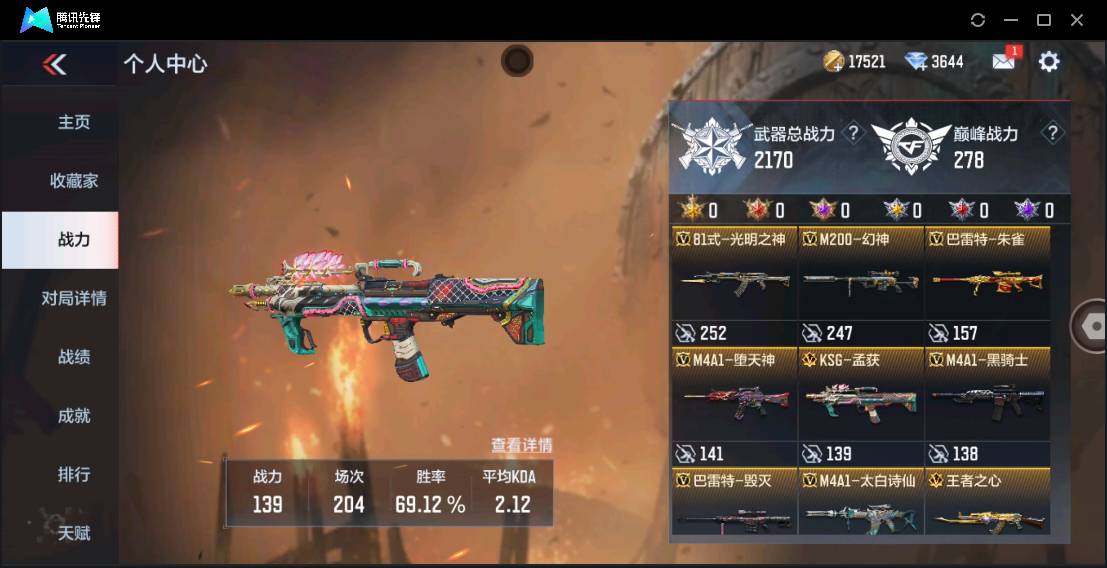Show the 战绩 tab

(74, 357)
